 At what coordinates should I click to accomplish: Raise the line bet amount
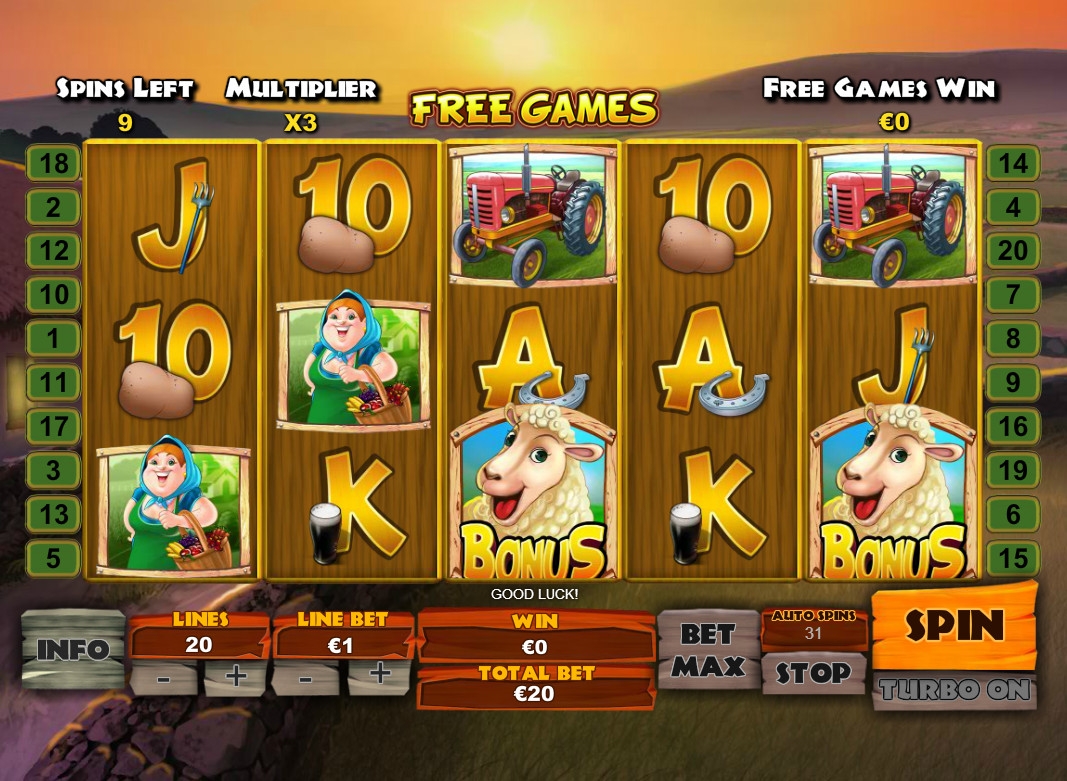coord(380,677)
